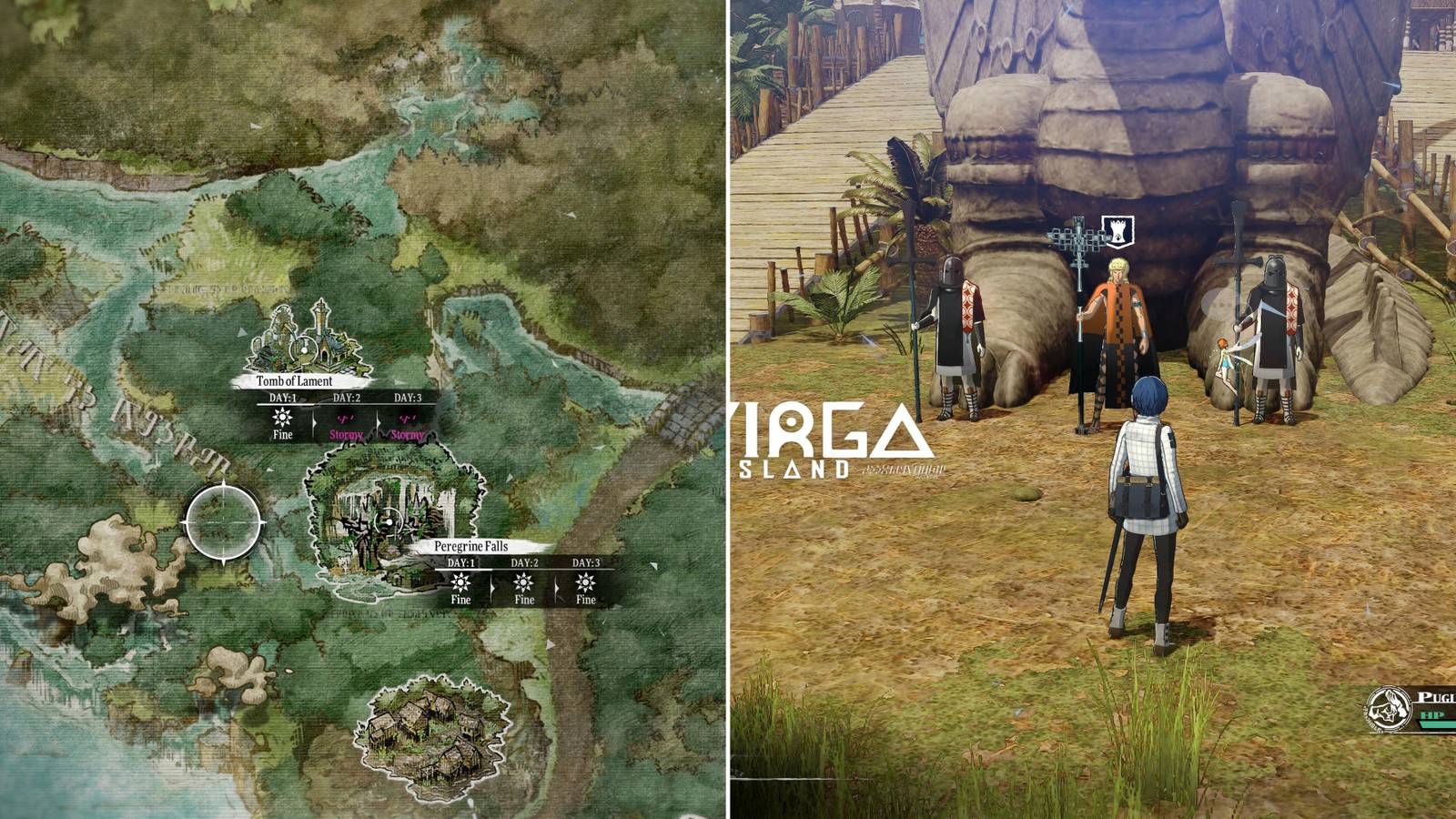Open the Peregrine Falls location banner
The width and height of the screenshot is (1456, 819).
470,546
